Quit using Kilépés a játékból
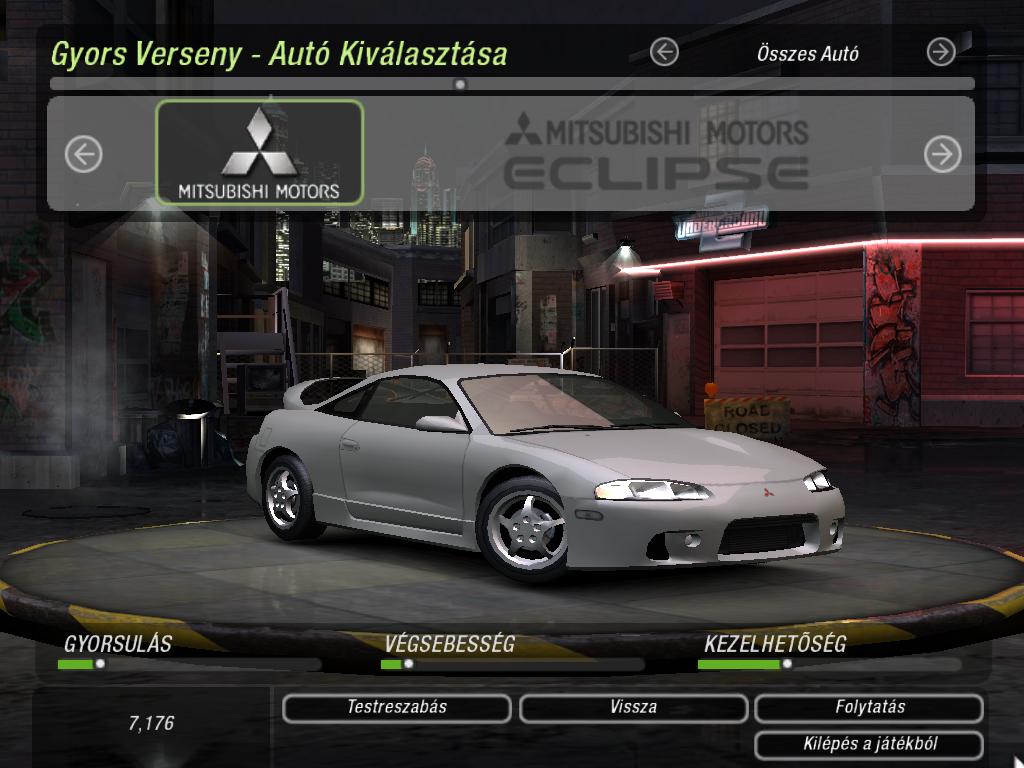 [x=869, y=745]
